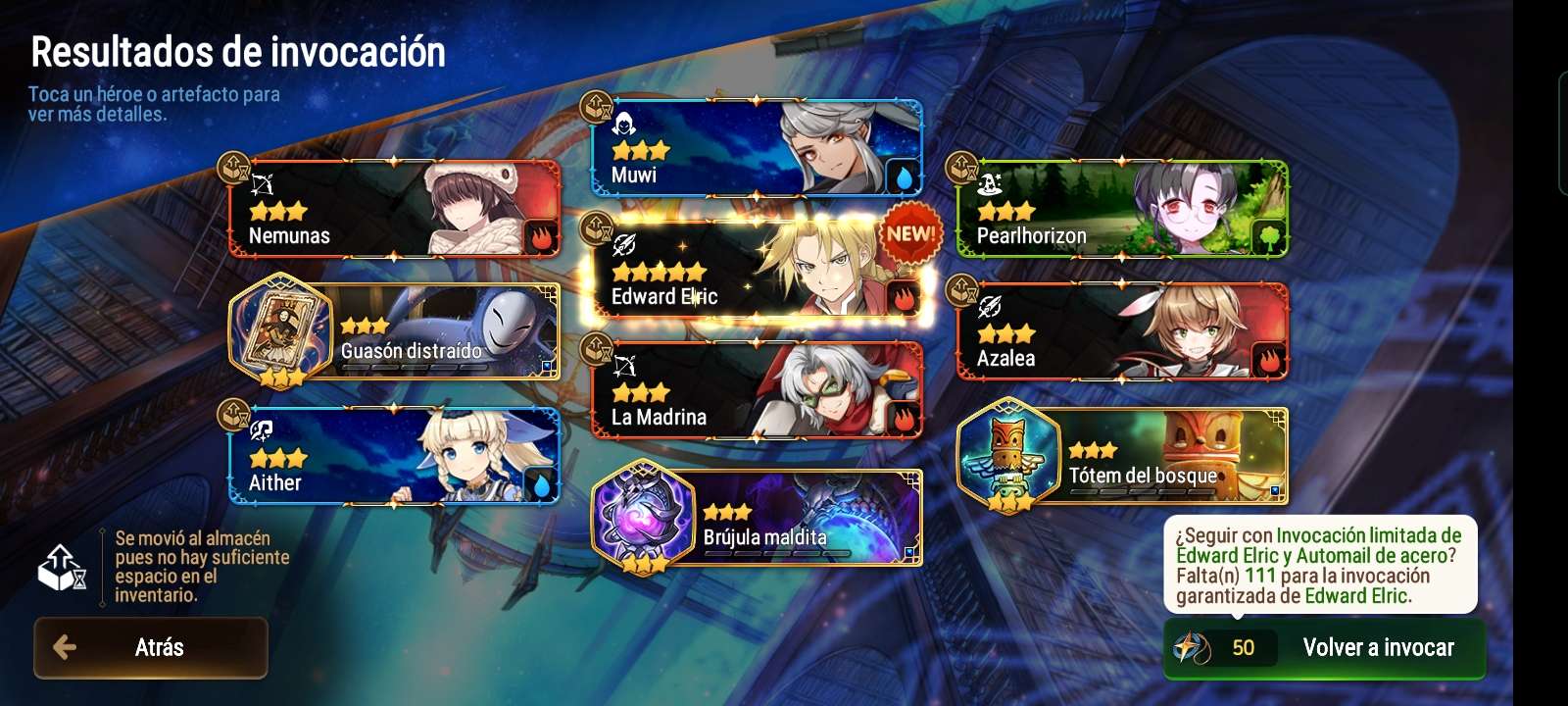The height and width of the screenshot is (706, 1568).
Task: Go back with the Atrás button
Action: coord(151,647)
